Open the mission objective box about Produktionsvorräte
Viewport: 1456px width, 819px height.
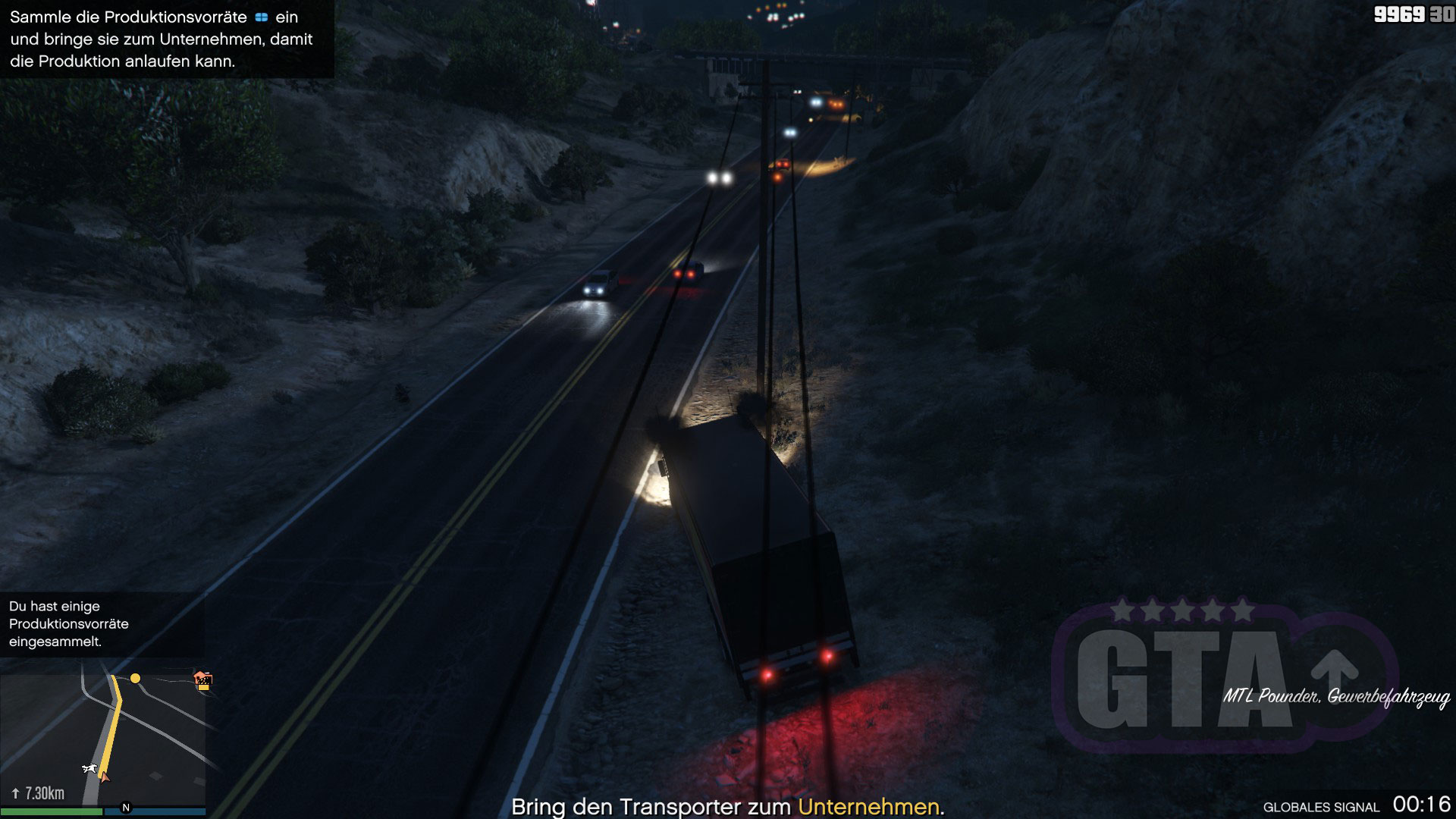click(166, 39)
